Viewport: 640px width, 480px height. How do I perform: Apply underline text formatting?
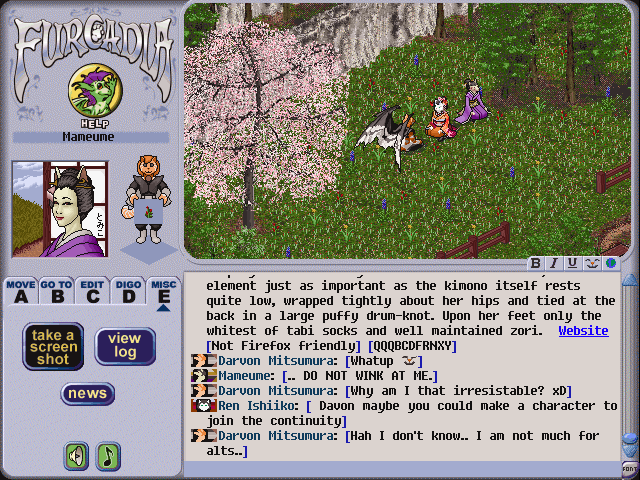click(572, 263)
